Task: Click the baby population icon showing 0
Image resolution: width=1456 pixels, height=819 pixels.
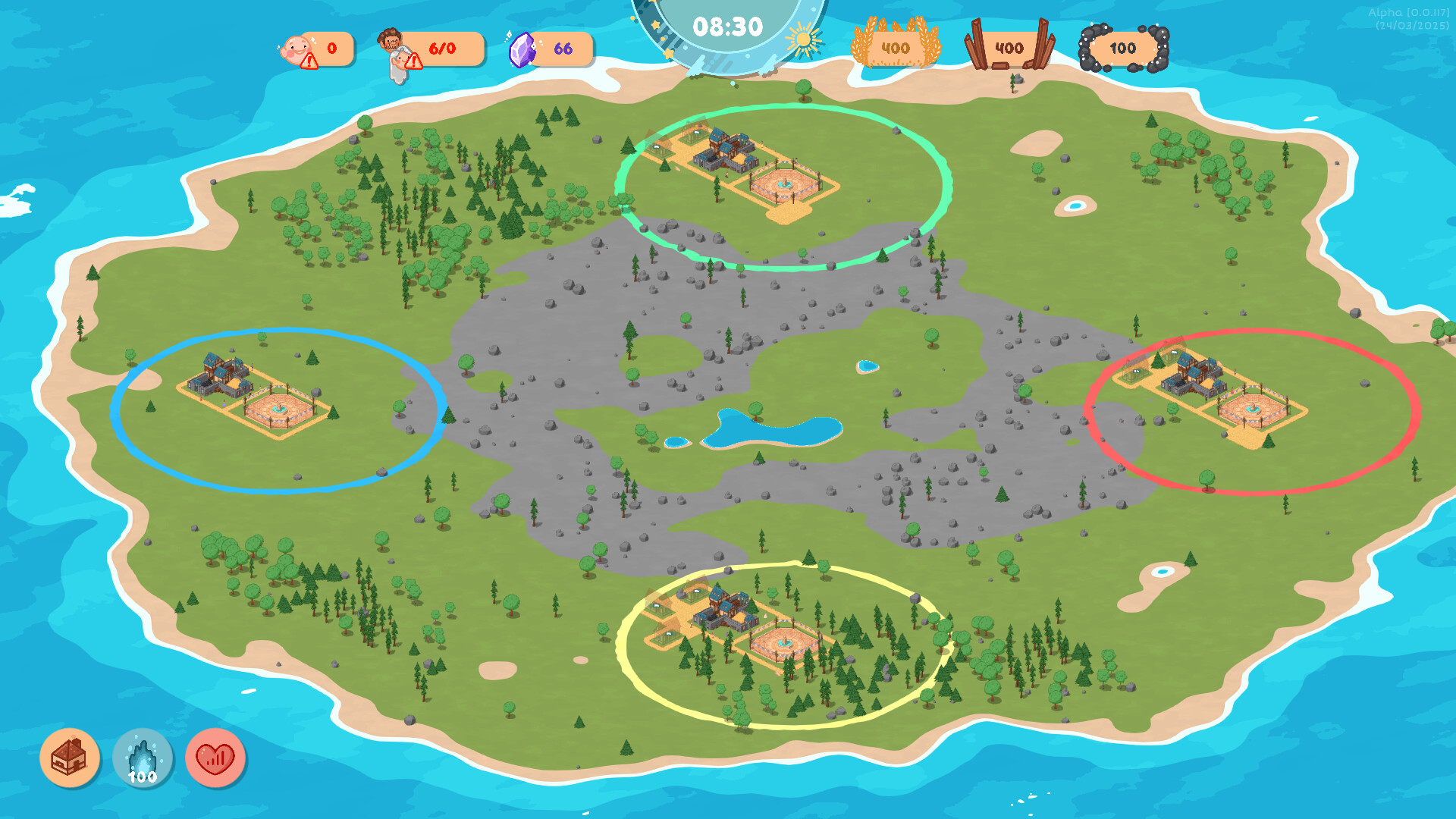Action: point(297,47)
